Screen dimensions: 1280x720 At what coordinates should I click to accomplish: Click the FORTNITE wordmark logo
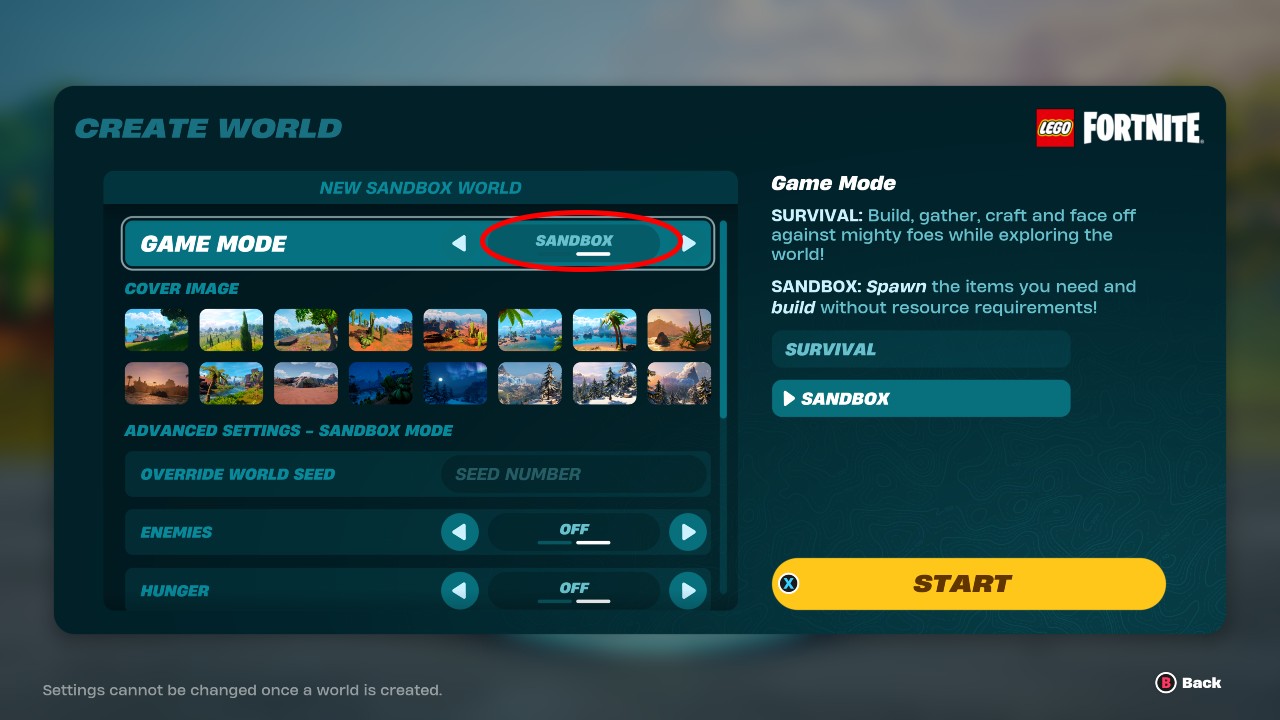pyautogui.click(x=1140, y=128)
